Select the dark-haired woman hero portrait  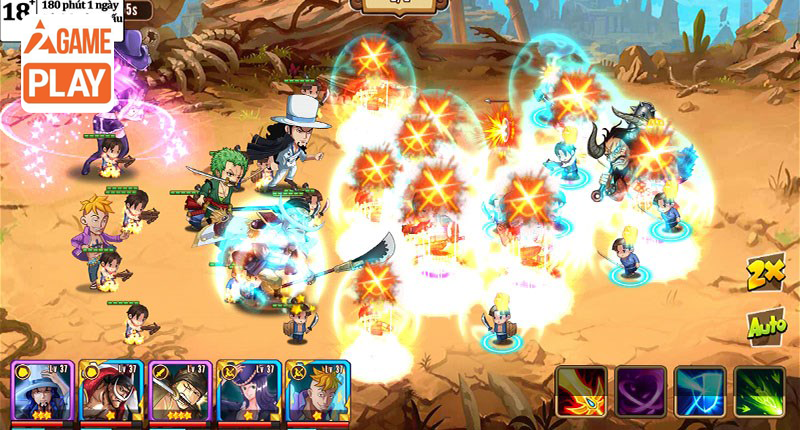[247, 391]
